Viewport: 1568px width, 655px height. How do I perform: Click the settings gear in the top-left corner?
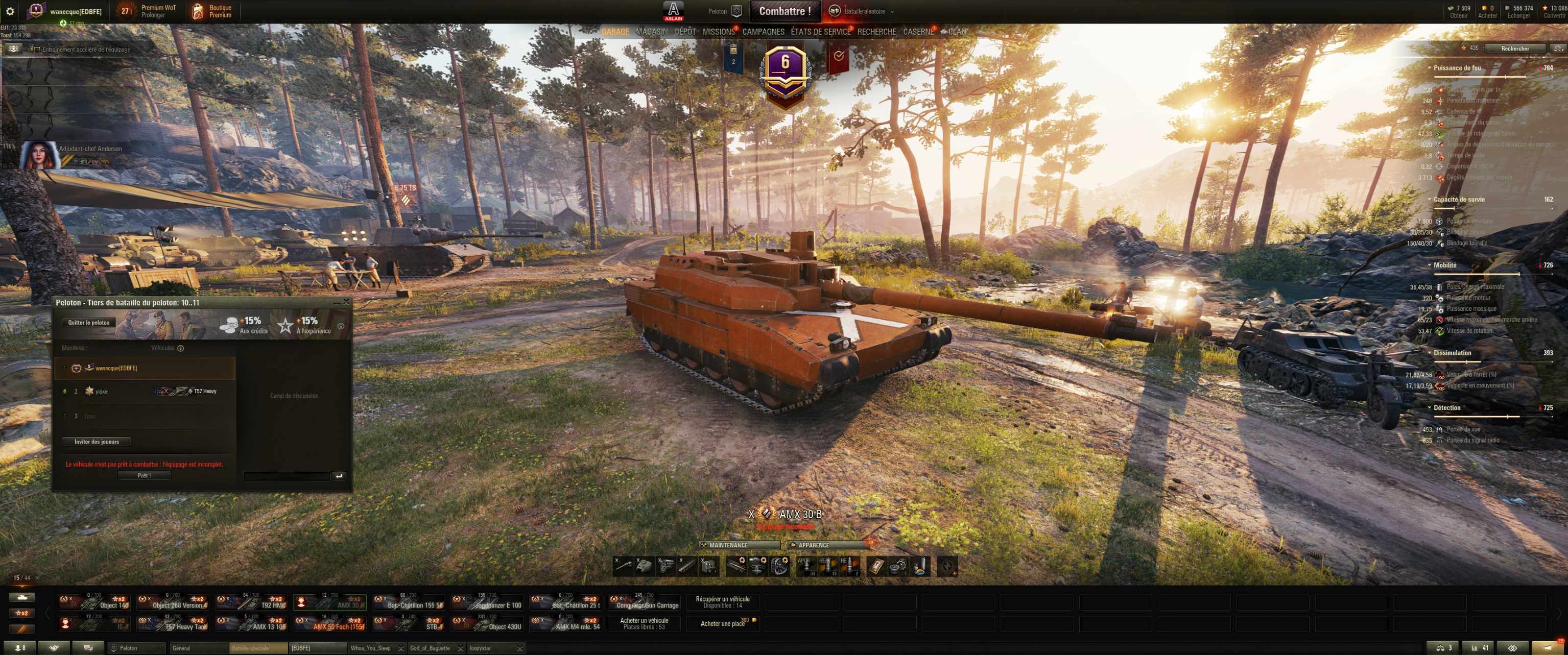point(11,10)
